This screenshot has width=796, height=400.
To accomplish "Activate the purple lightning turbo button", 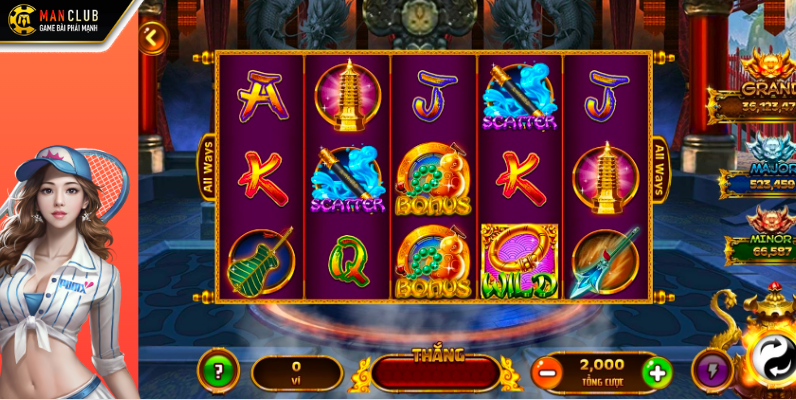I will [711, 369].
